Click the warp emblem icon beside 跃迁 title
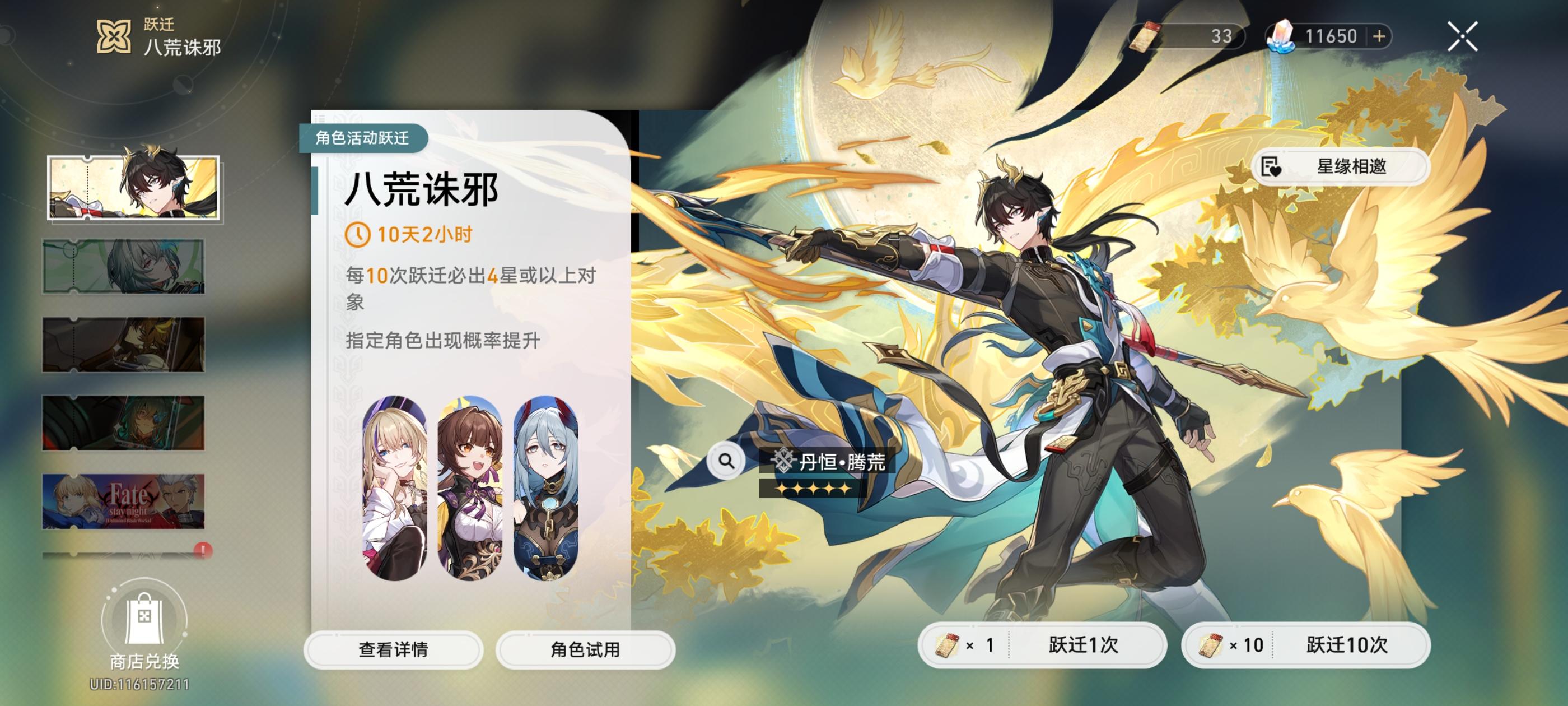The image size is (1568, 706). pyautogui.click(x=113, y=36)
